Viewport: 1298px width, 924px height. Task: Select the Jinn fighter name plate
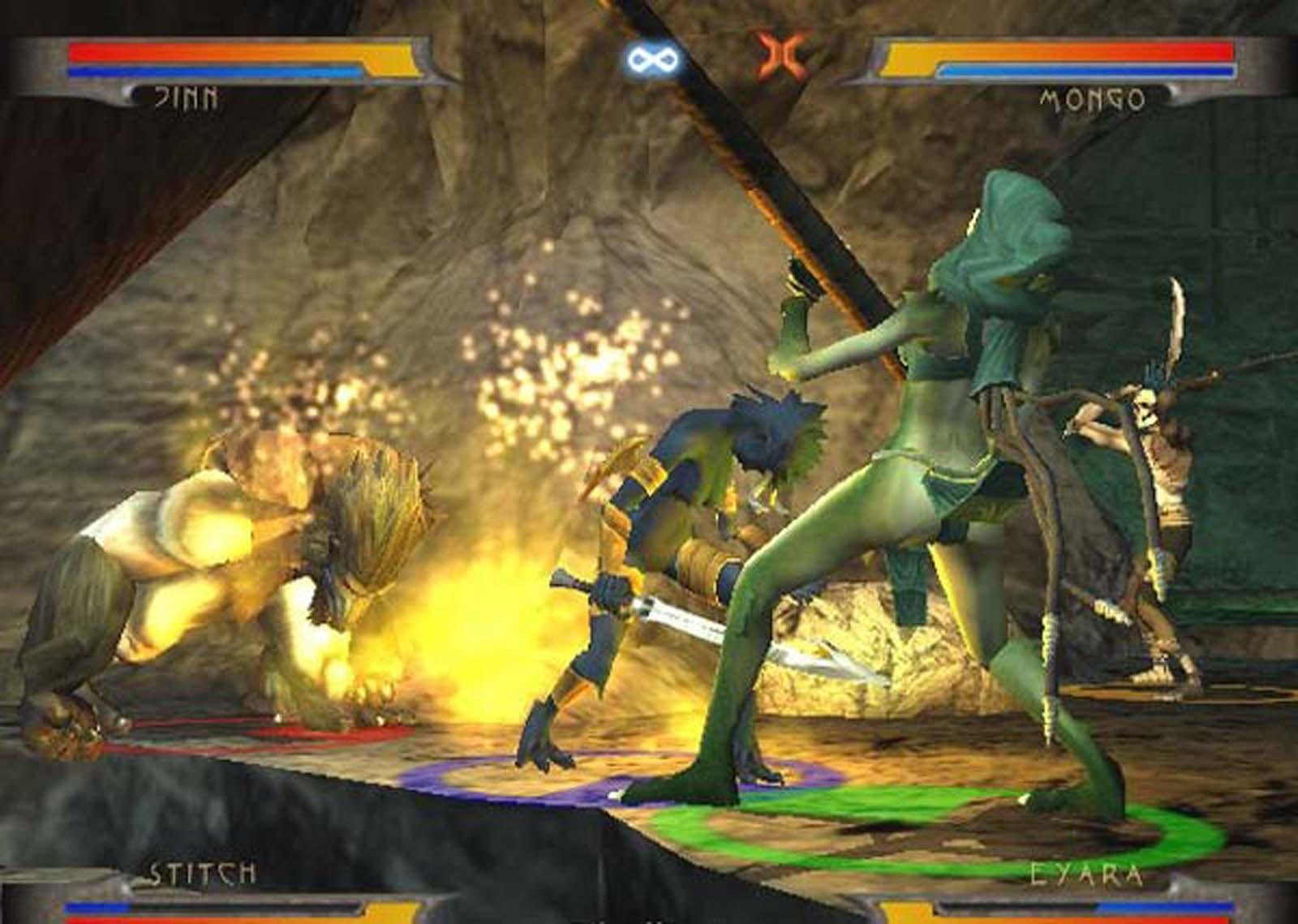click(x=186, y=98)
